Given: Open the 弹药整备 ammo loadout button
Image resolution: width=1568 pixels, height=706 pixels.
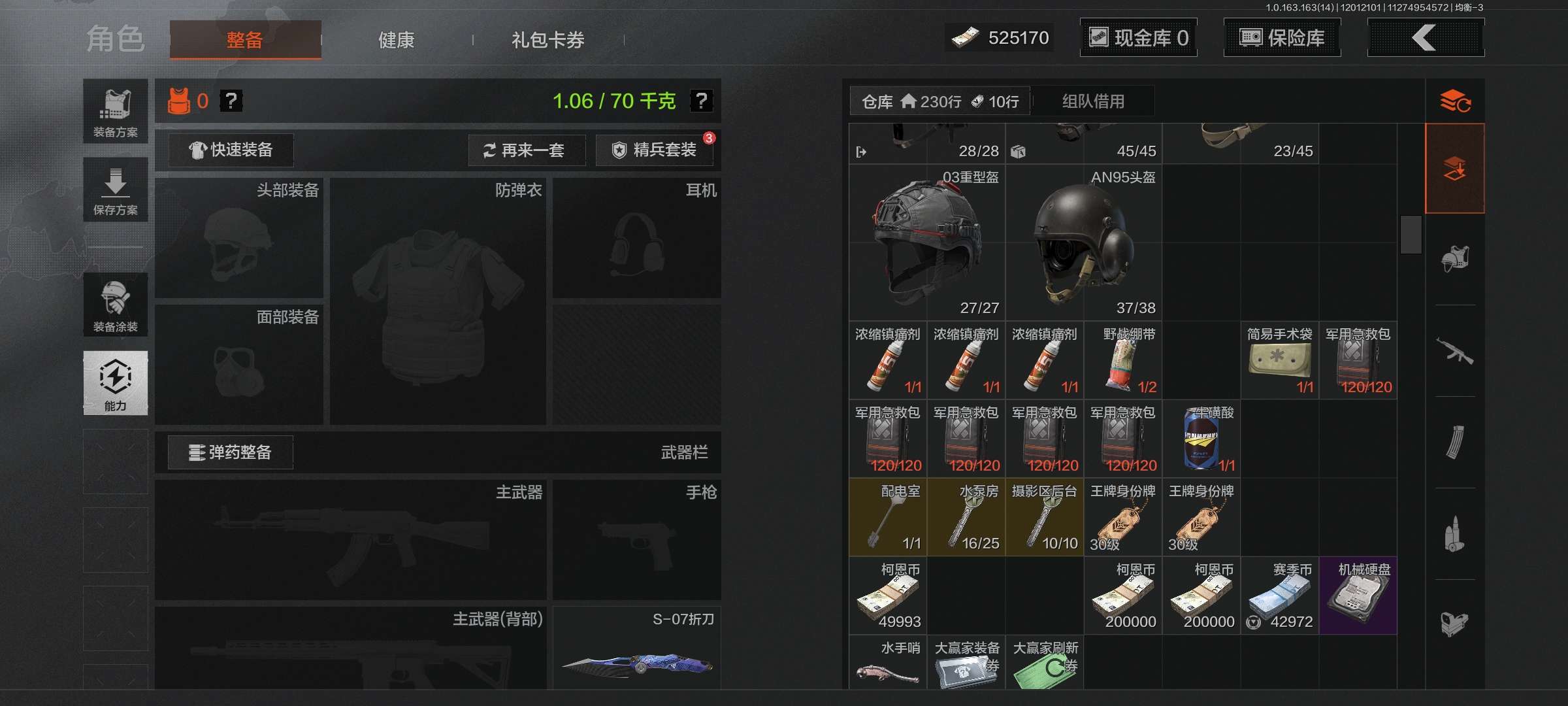Looking at the screenshot, I should pyautogui.click(x=231, y=452).
